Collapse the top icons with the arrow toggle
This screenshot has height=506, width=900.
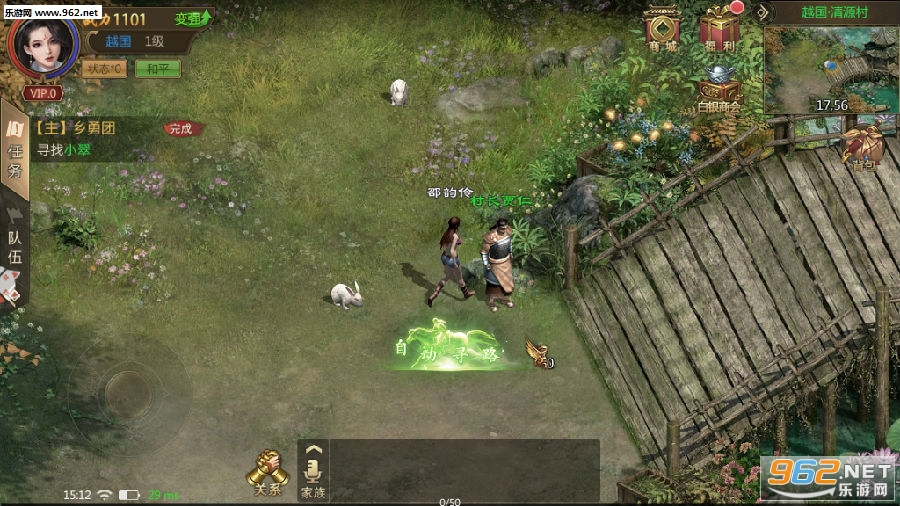(765, 12)
